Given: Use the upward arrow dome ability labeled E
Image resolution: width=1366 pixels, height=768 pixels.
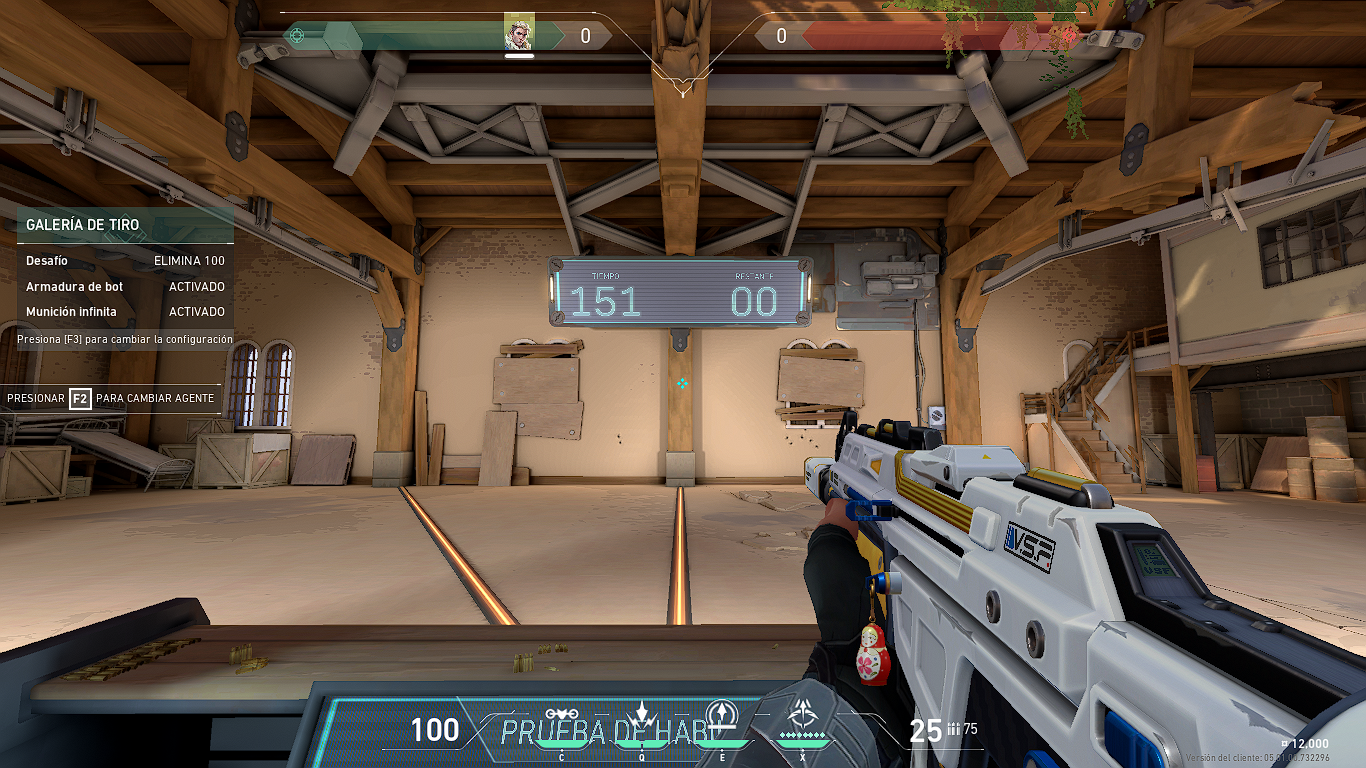Looking at the screenshot, I should (722, 716).
